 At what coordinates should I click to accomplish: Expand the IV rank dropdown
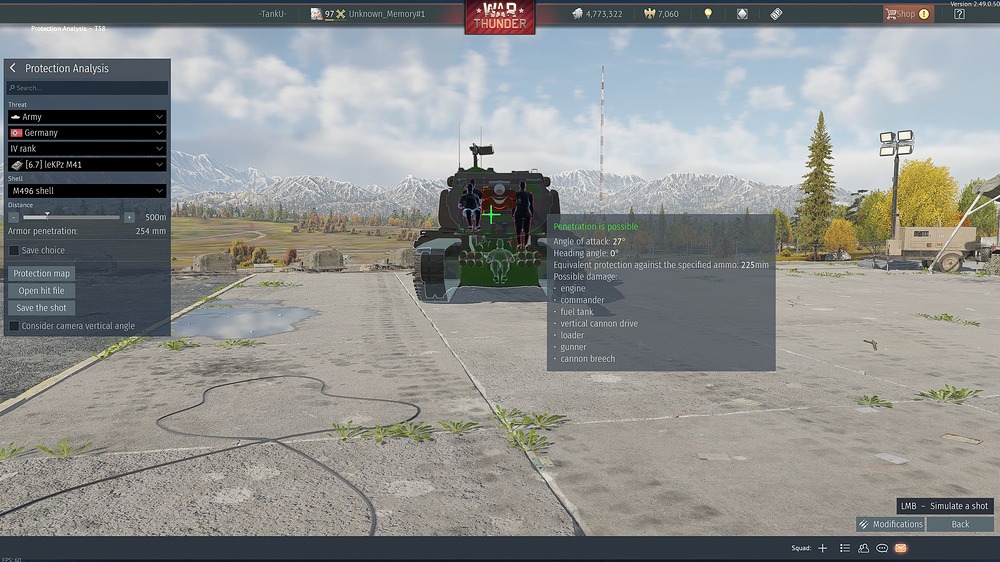[x=87, y=148]
